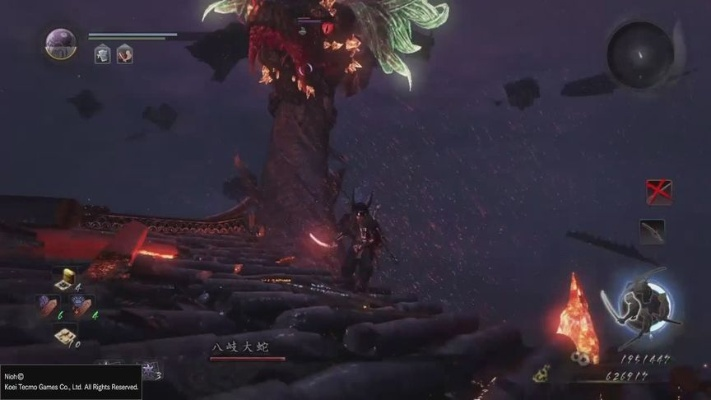Screen dimensions: 711x400
Task: Select the crossed-out ranged weapon slot
Action: 657,191
